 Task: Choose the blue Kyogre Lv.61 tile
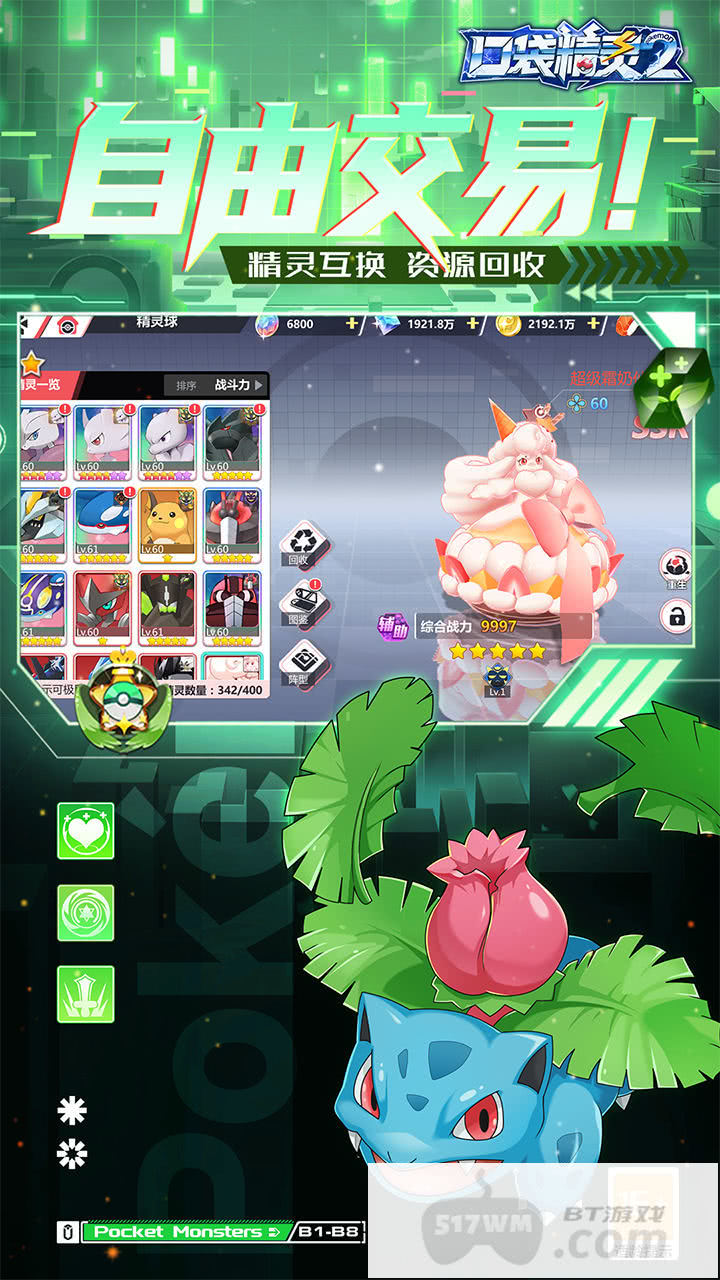(x=104, y=522)
